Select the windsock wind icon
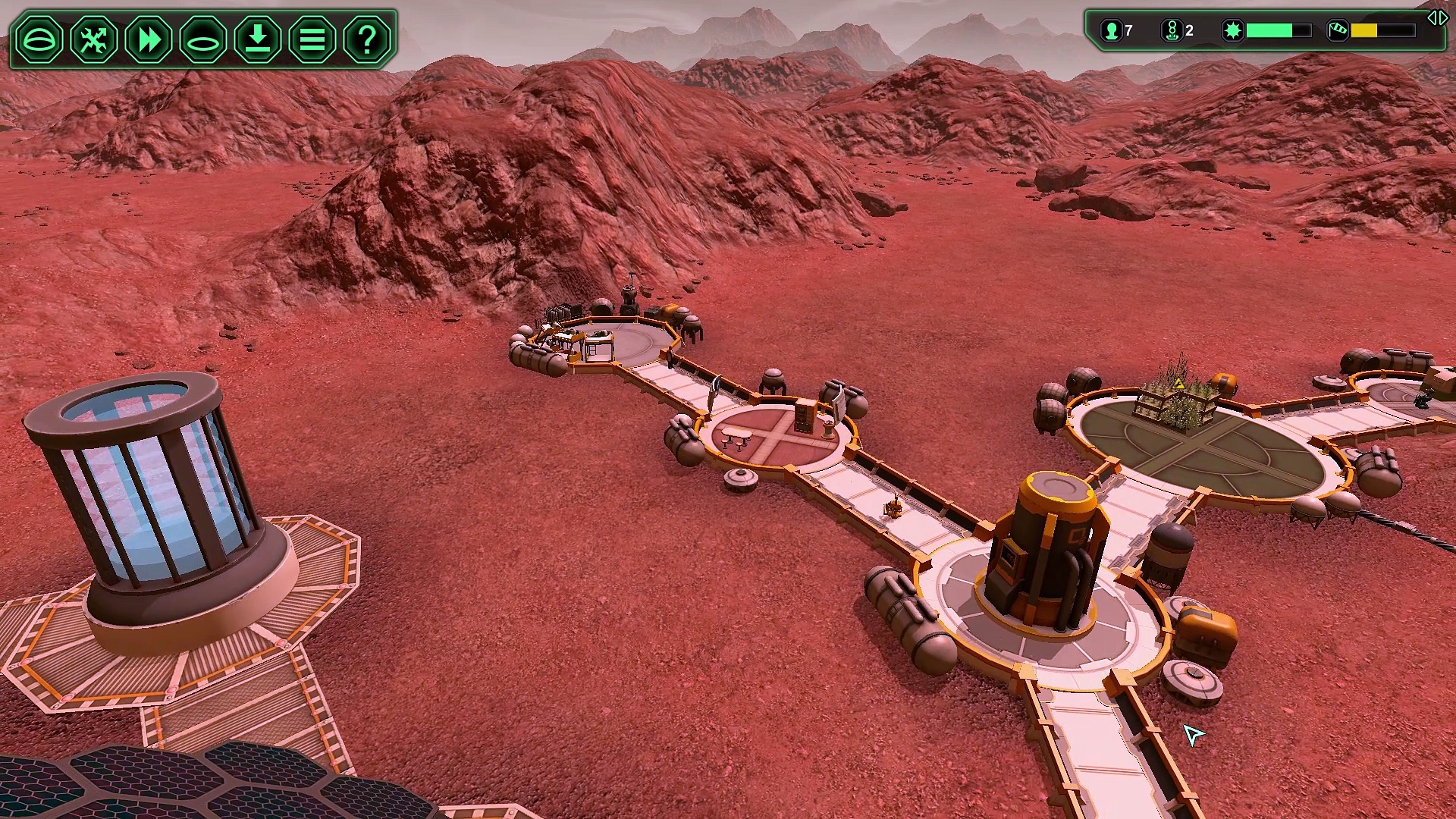The width and height of the screenshot is (1456, 819). 1337,31
